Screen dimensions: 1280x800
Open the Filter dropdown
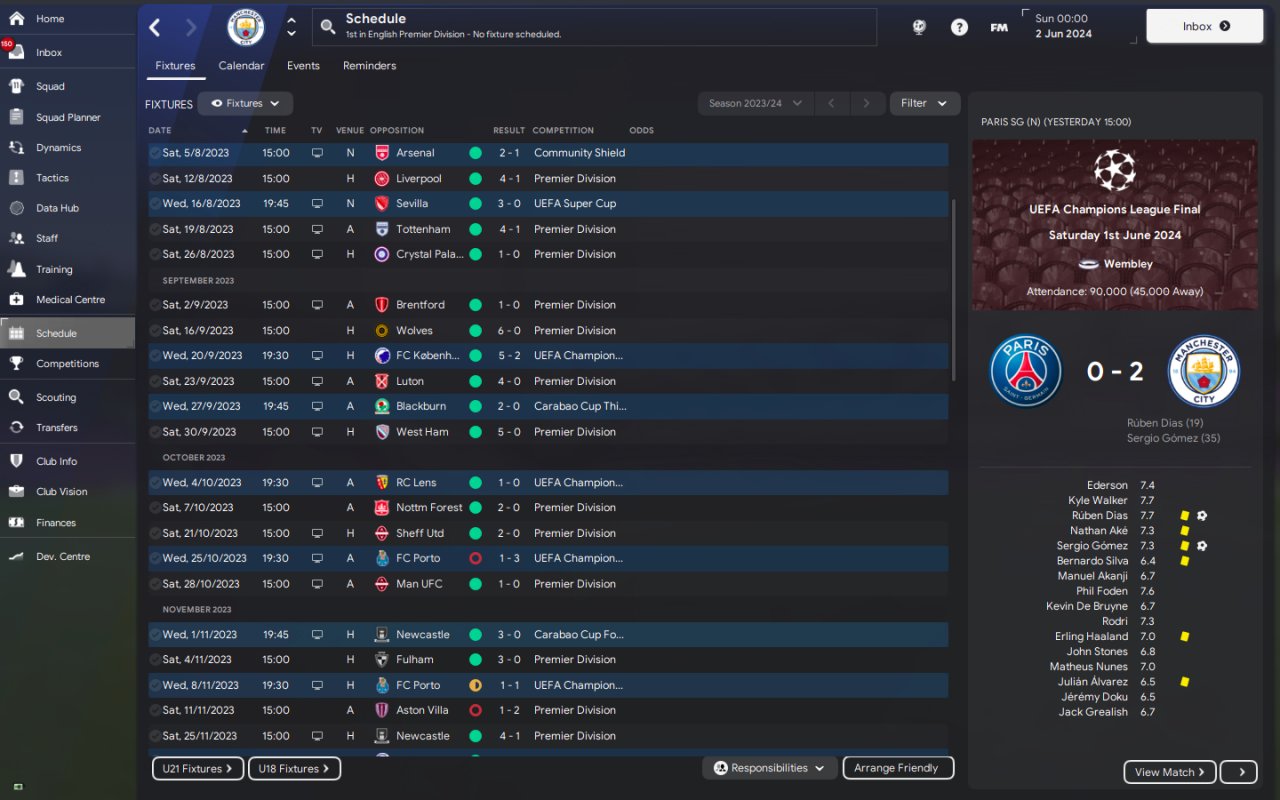pyautogui.click(x=923, y=103)
